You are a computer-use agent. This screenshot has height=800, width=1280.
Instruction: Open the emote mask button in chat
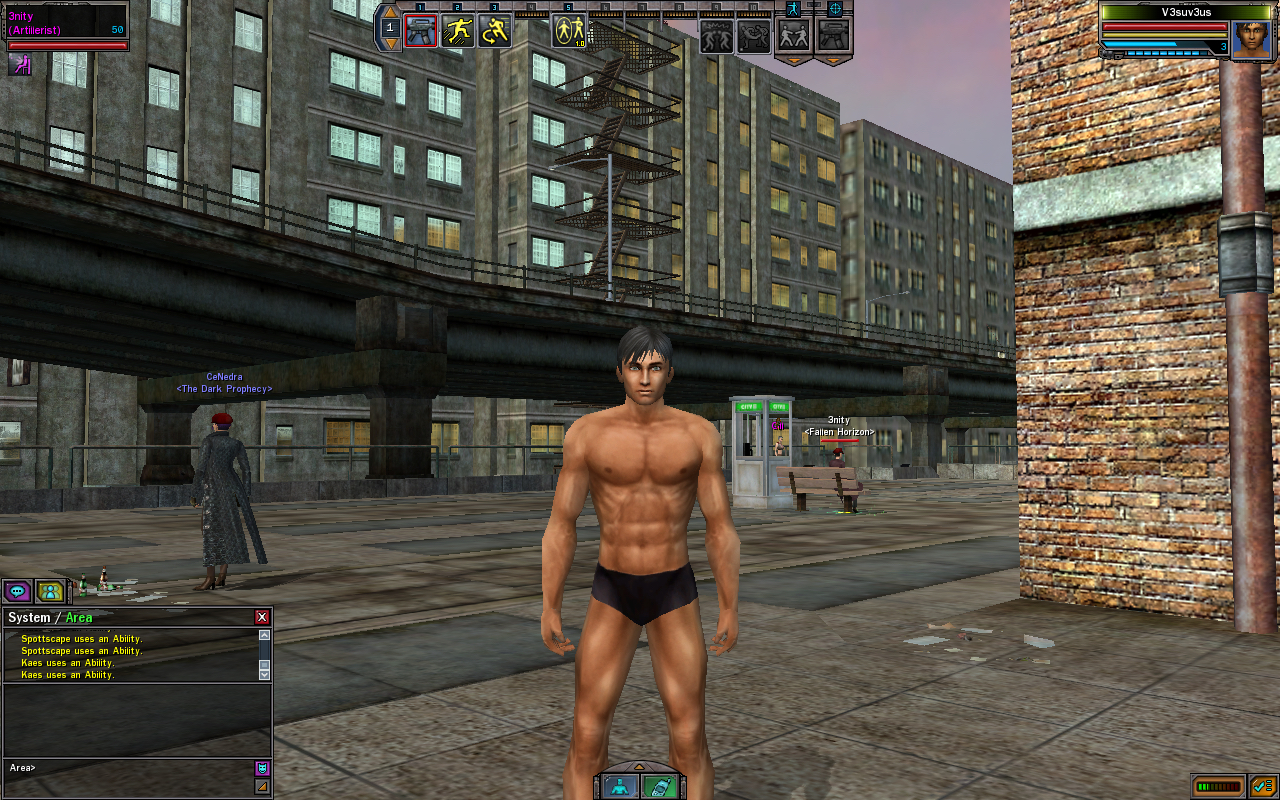click(x=262, y=768)
